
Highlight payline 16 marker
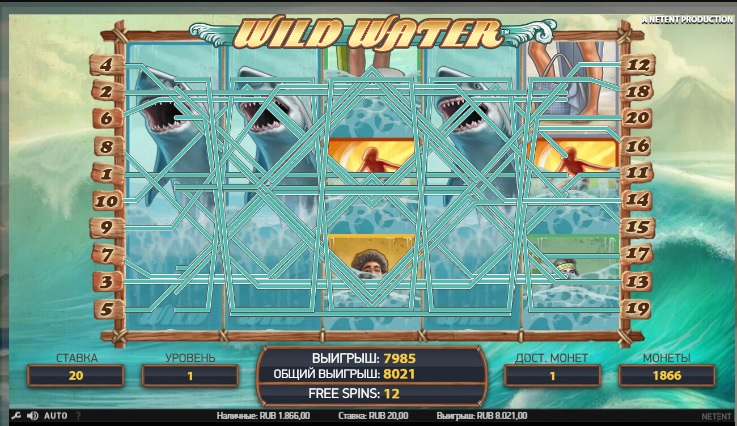click(x=640, y=146)
